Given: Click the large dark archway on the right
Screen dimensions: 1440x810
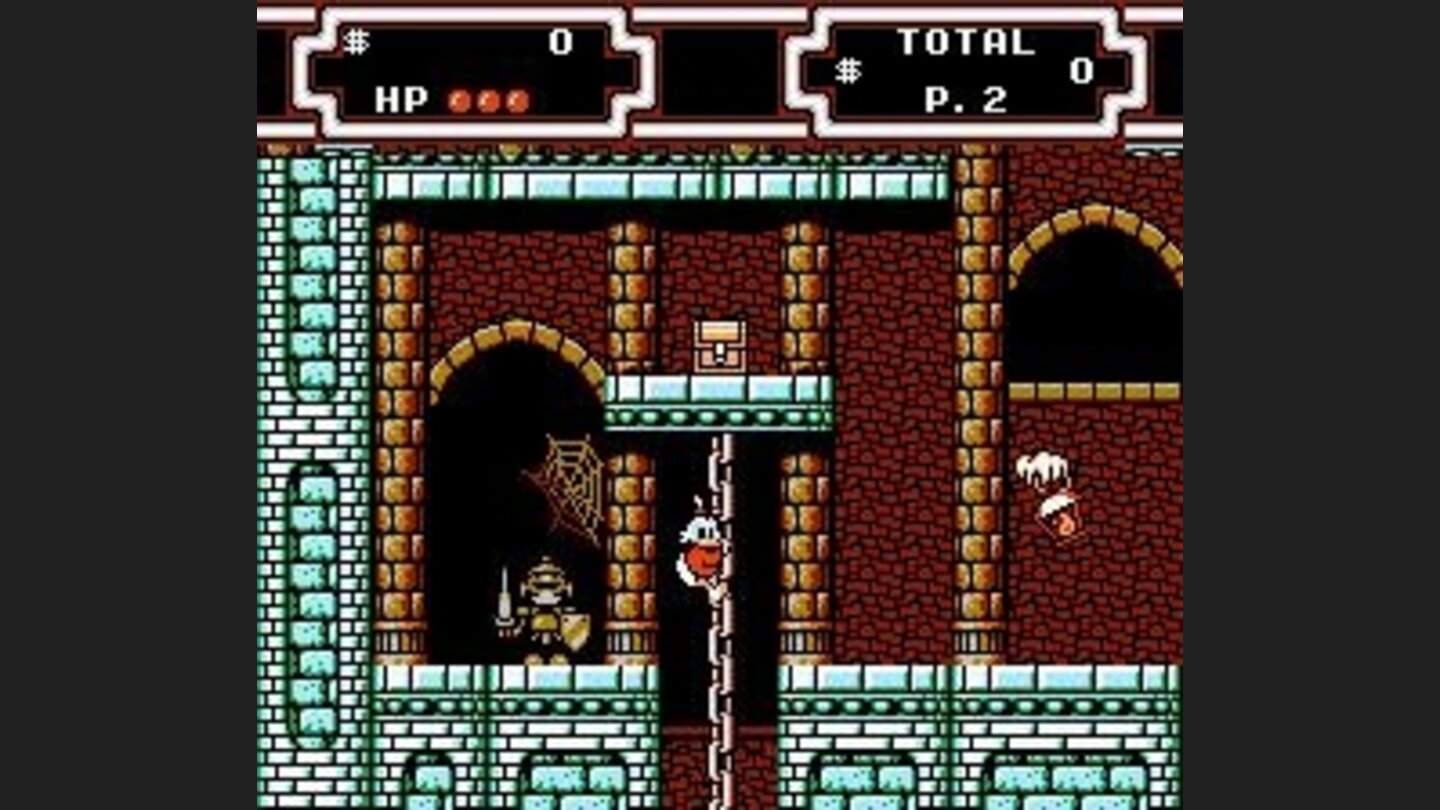Looking at the screenshot, I should click(1090, 300).
